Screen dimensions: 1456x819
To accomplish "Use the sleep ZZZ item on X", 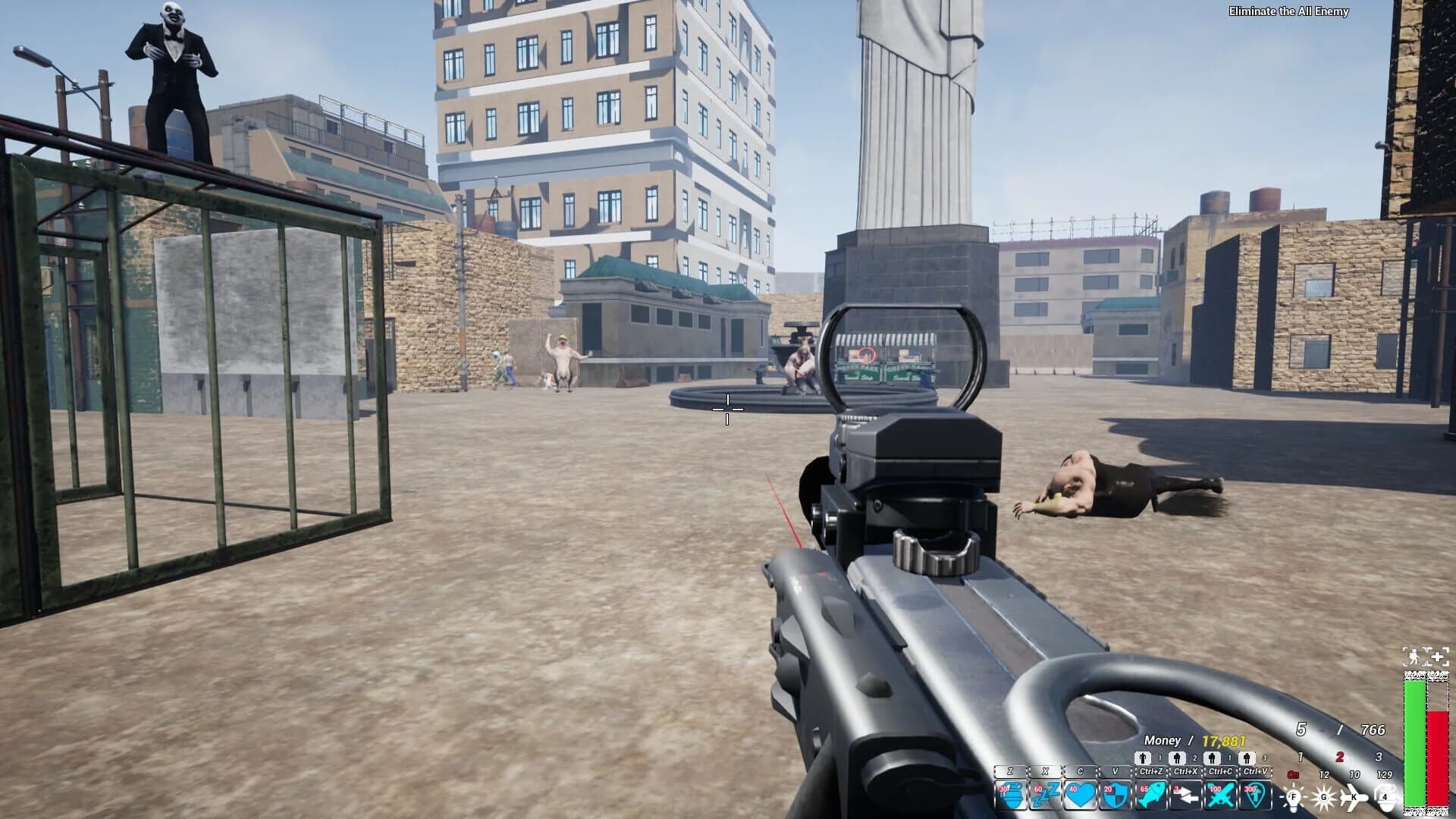I will pyautogui.click(x=1046, y=794).
